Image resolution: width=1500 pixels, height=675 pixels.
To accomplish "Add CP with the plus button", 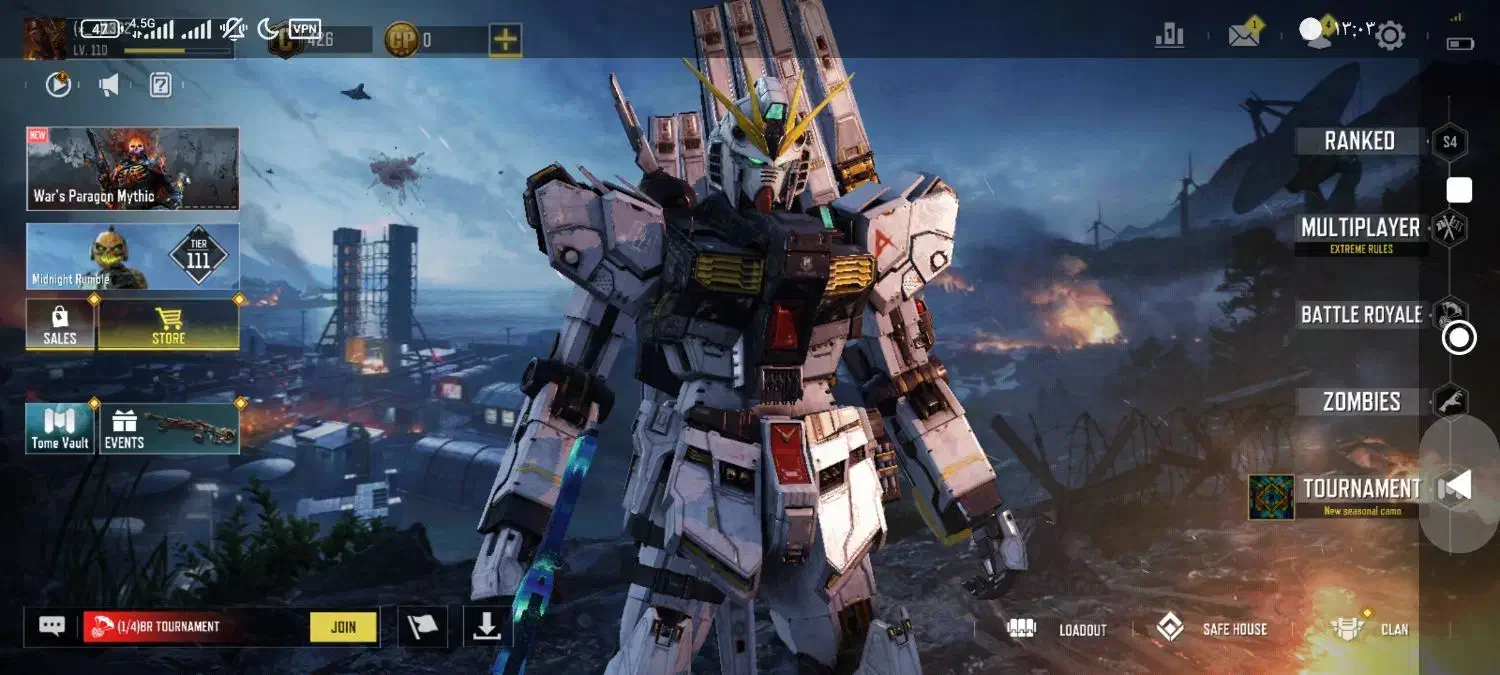I will [x=505, y=40].
